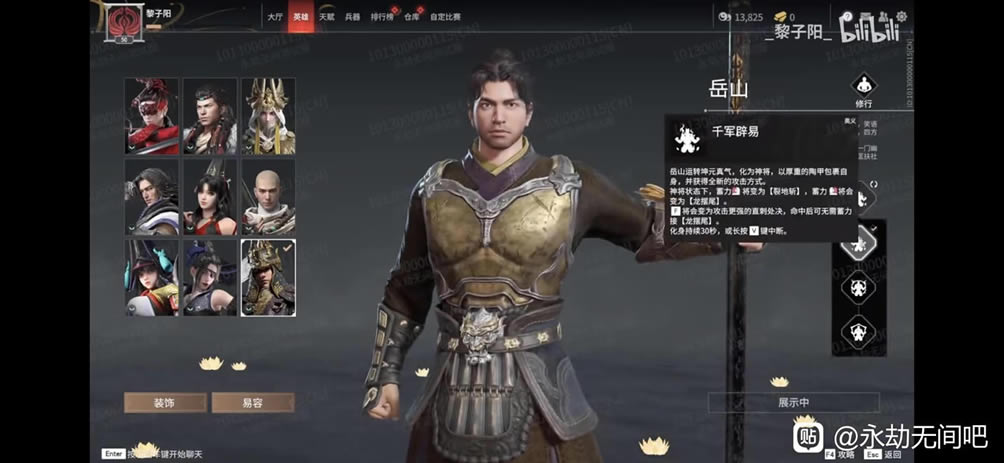The image size is (1004, 463).
Task: Select the red-masked hero portrait
Action: point(151,116)
